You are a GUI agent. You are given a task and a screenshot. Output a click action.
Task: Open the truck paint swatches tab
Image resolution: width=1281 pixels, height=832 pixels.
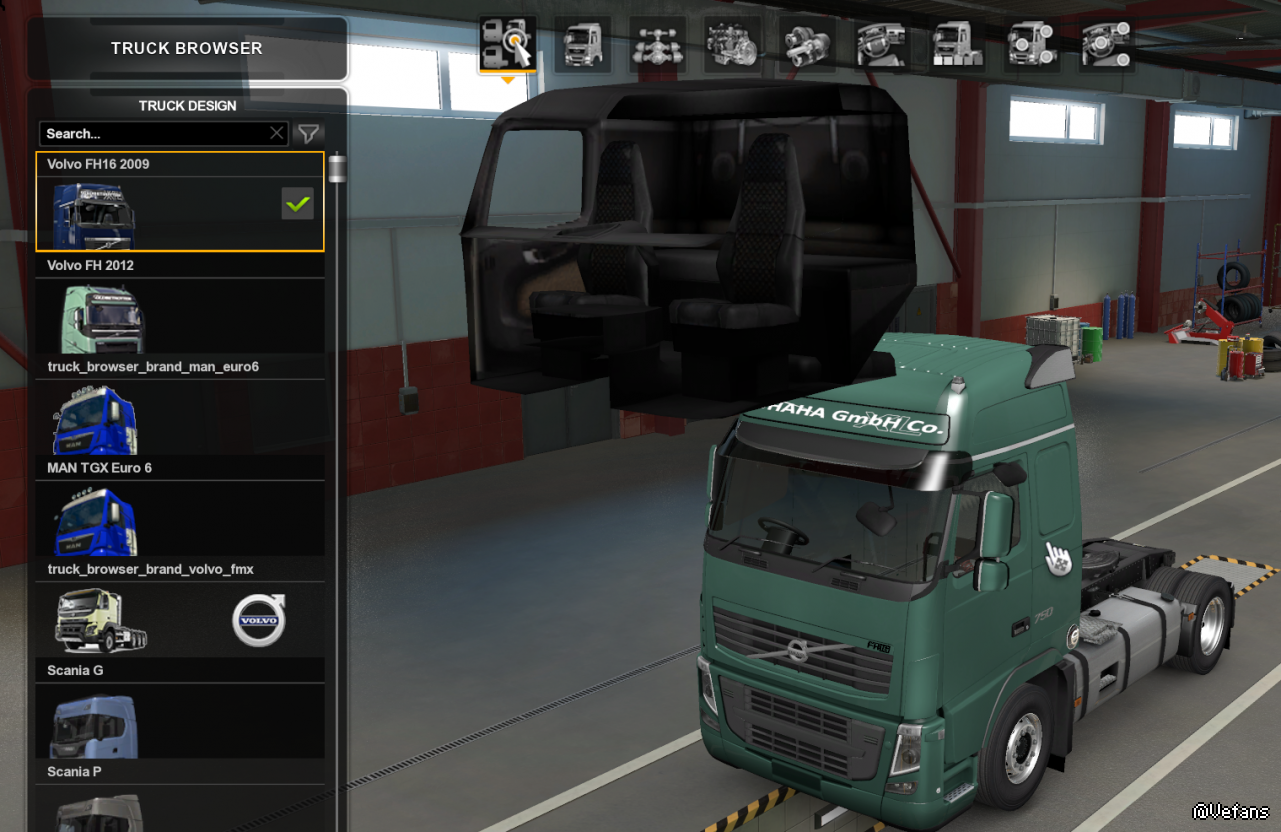(956, 44)
